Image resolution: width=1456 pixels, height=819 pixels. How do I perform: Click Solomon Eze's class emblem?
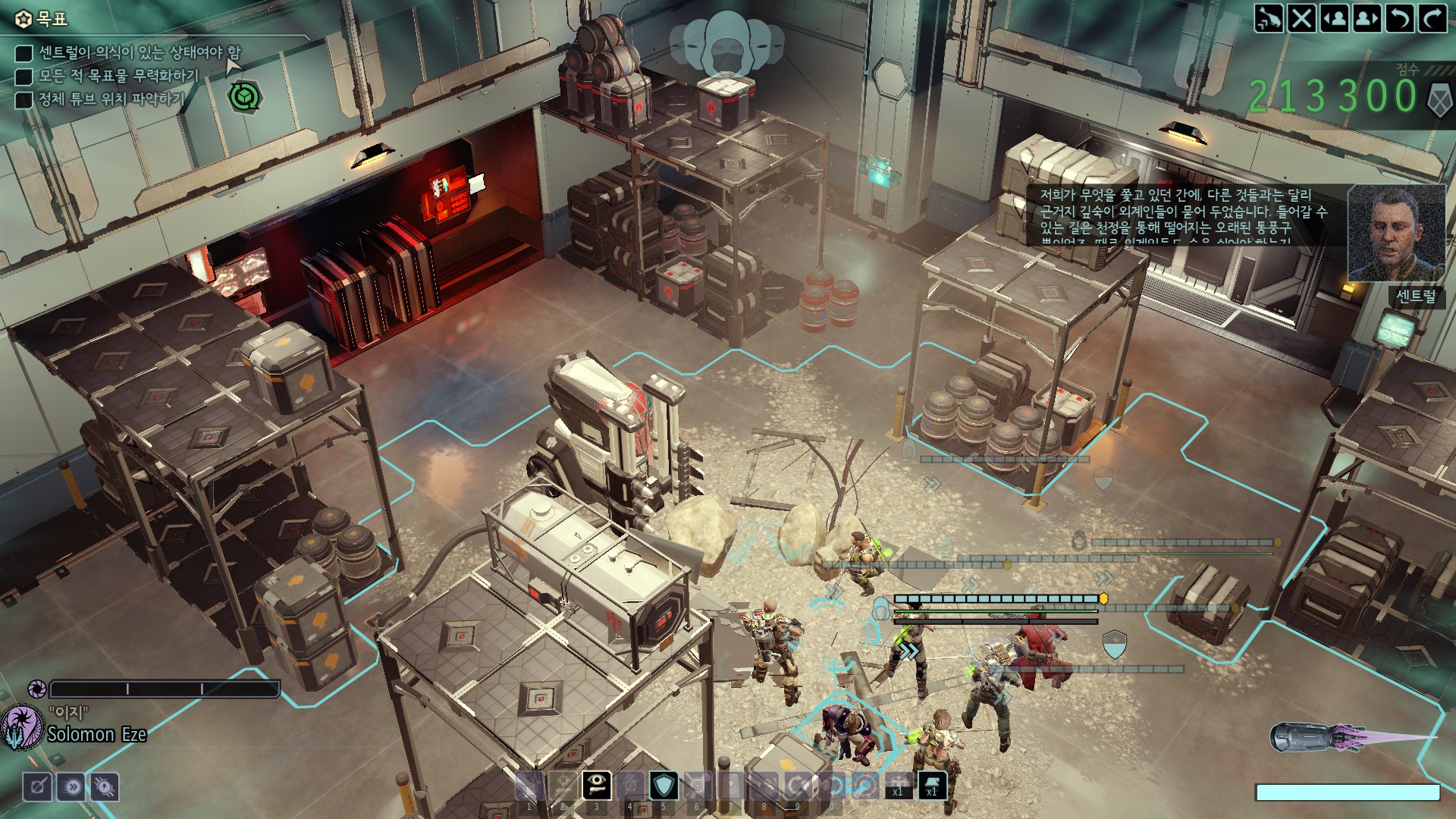(x=23, y=726)
